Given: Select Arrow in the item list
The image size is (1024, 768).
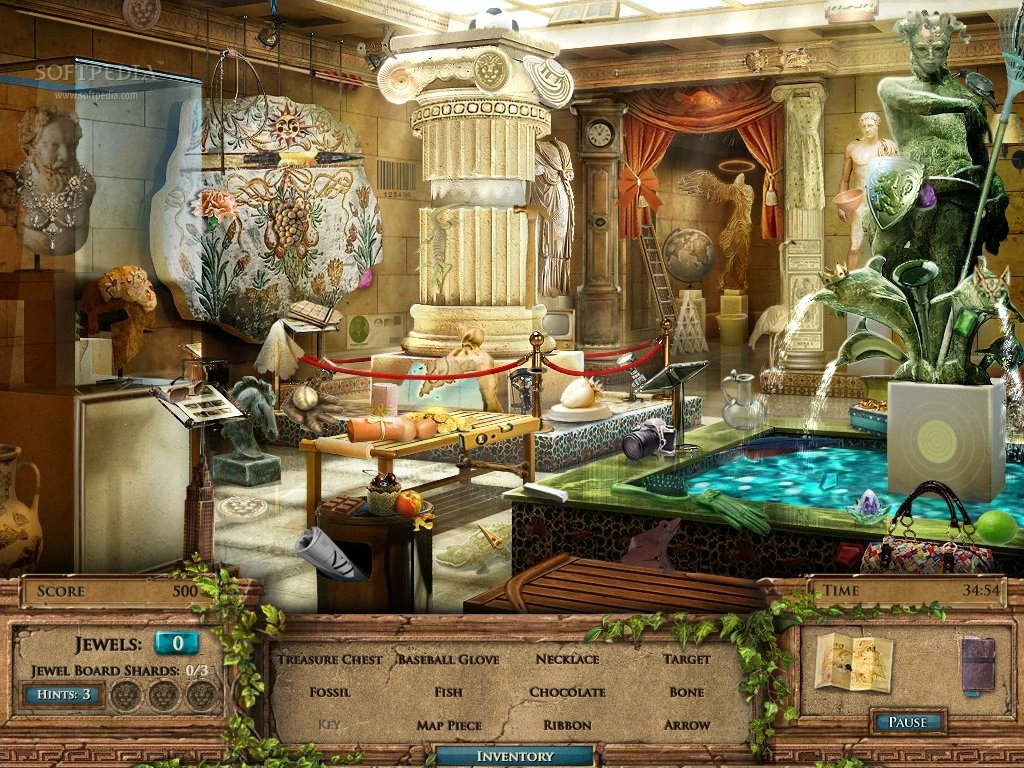Looking at the screenshot, I should 686,725.
